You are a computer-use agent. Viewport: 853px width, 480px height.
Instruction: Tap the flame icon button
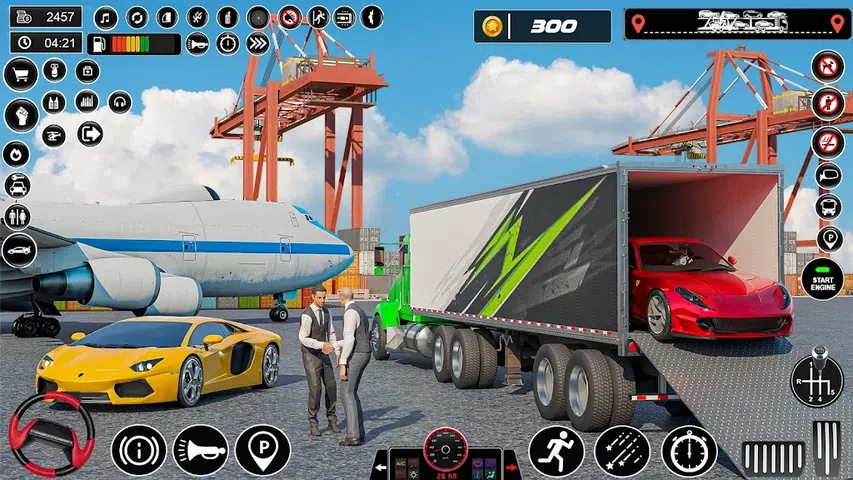17,153
